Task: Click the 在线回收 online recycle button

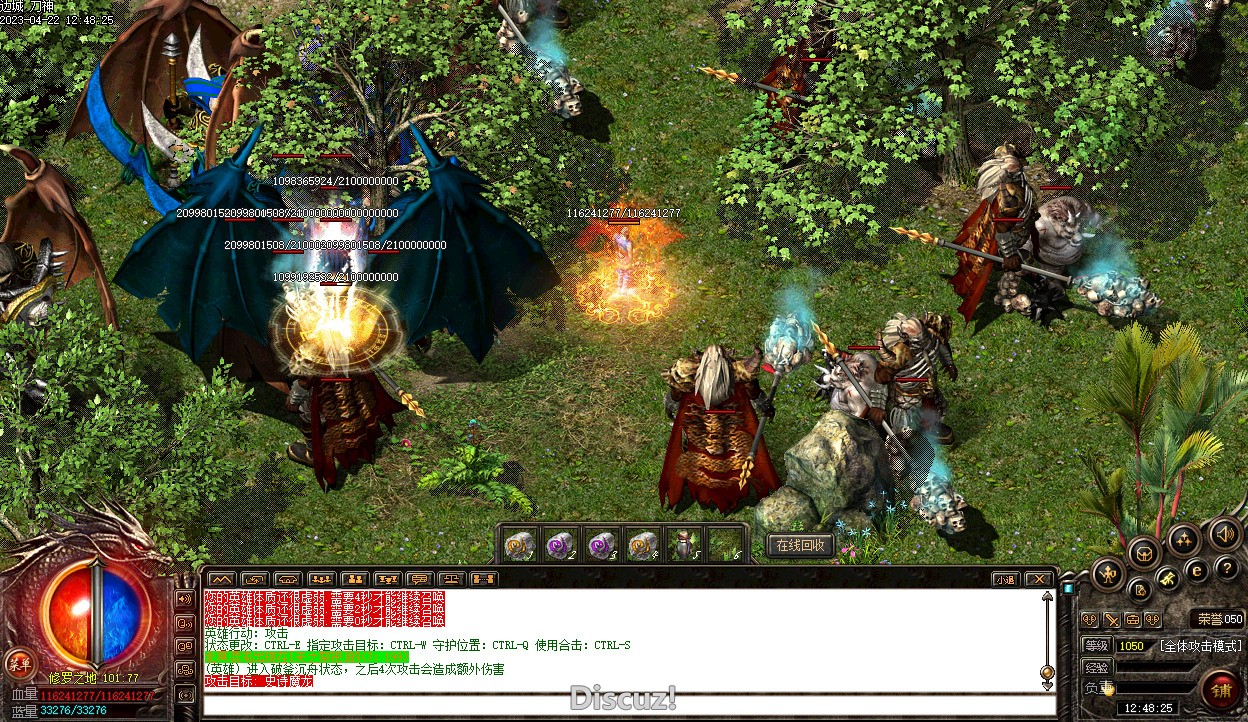Action: point(800,545)
